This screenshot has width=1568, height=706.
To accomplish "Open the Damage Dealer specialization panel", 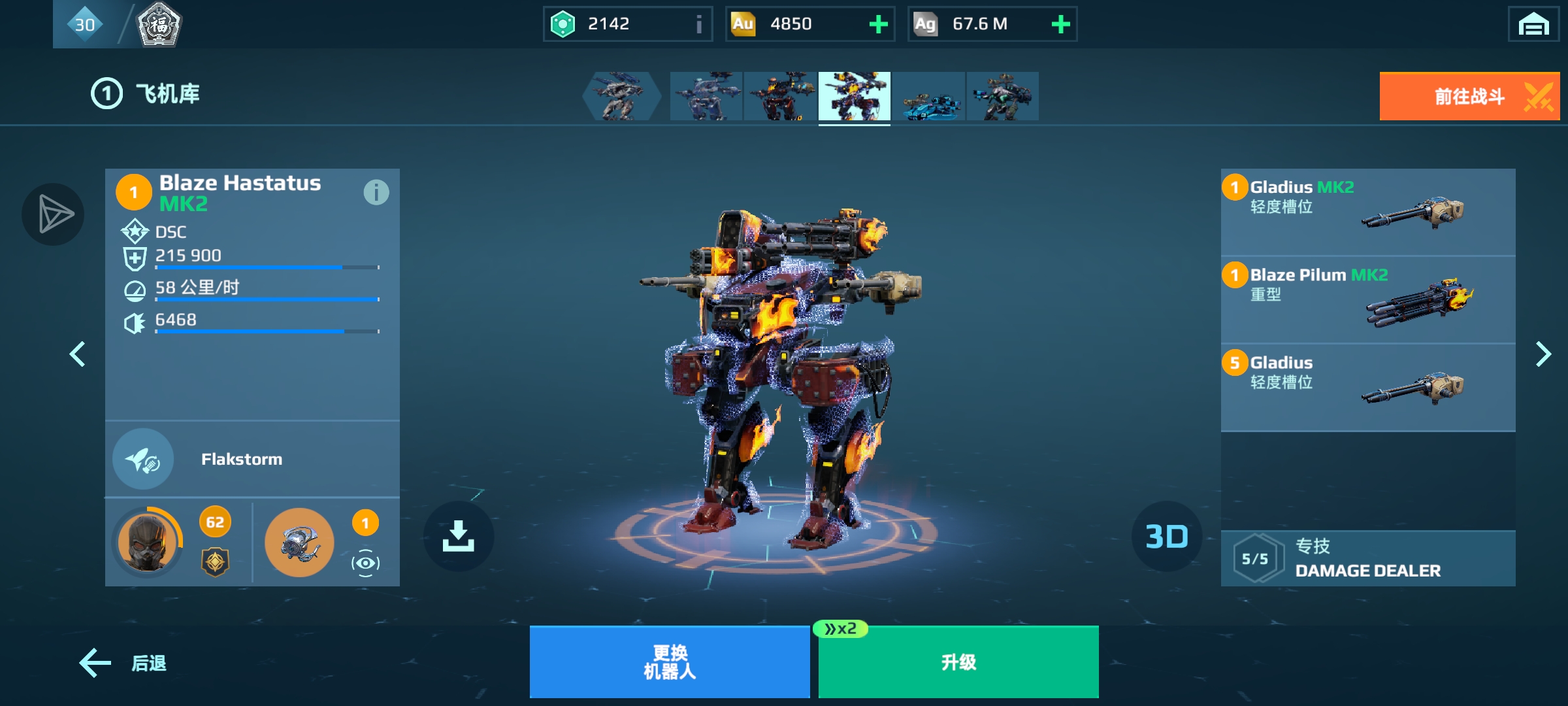I will 1367,558.
